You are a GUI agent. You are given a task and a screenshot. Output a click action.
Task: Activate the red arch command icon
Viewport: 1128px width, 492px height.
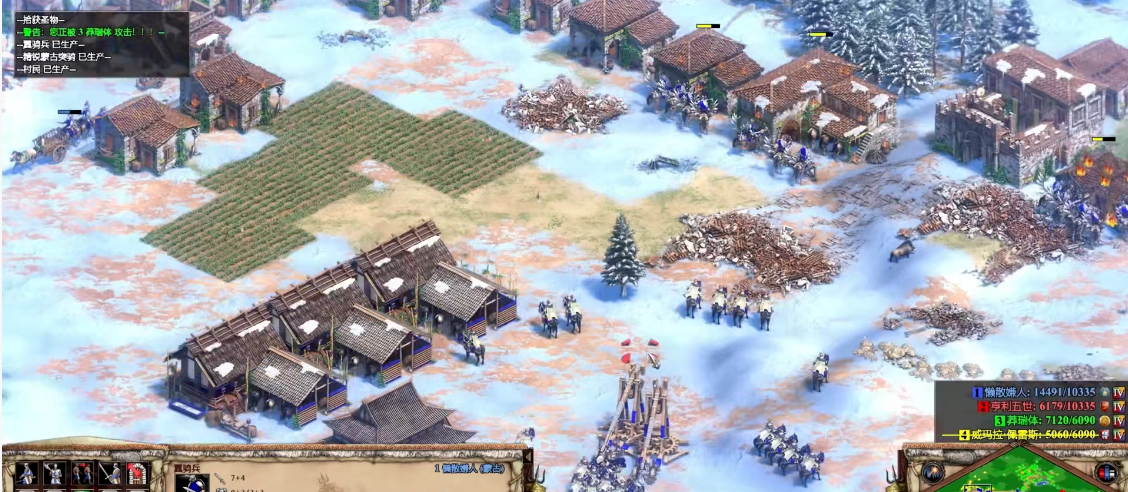137,474
